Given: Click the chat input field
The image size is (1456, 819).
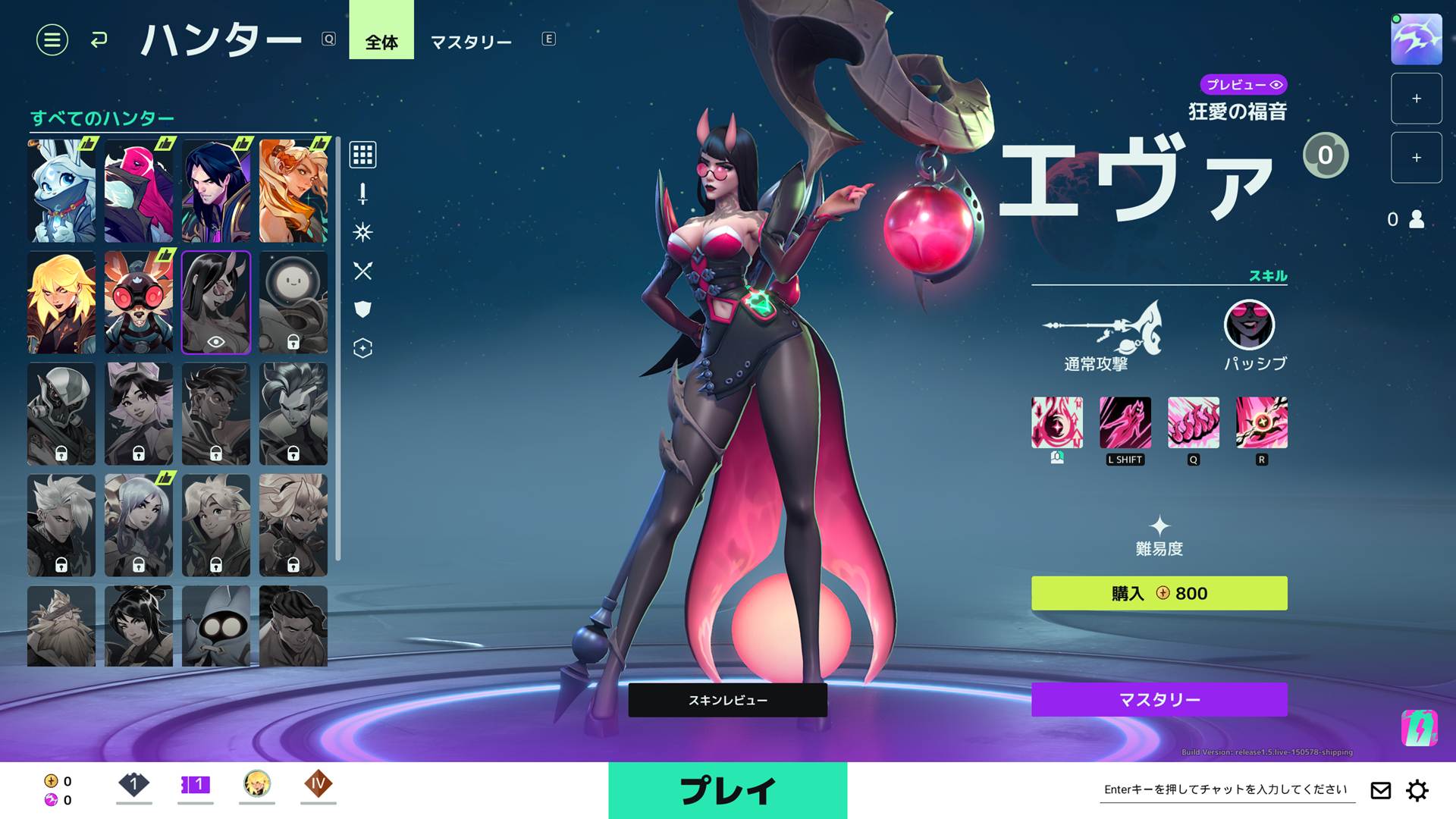Looking at the screenshot, I should (1225, 789).
